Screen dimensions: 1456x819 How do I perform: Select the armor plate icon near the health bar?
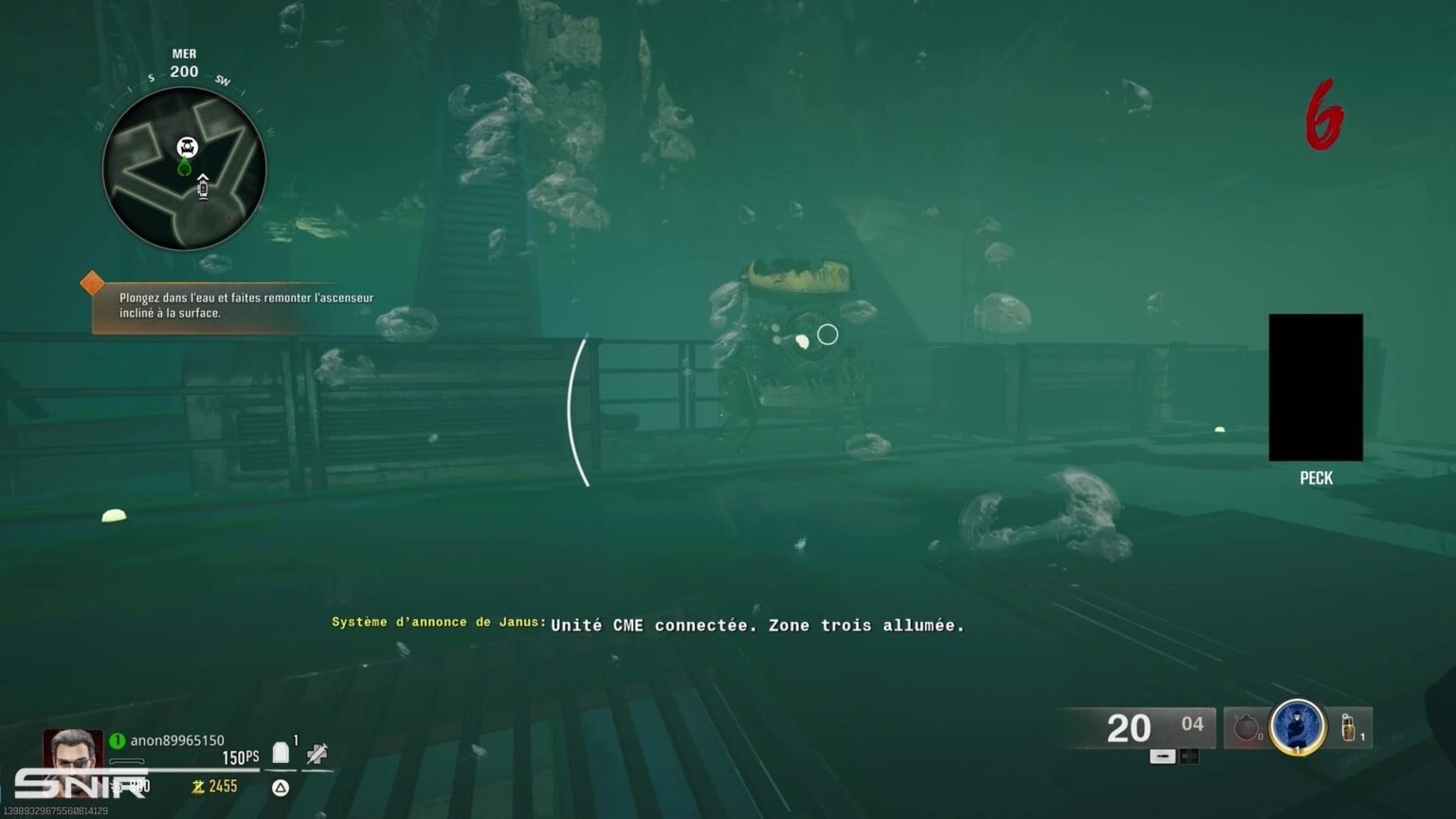[x=281, y=751]
